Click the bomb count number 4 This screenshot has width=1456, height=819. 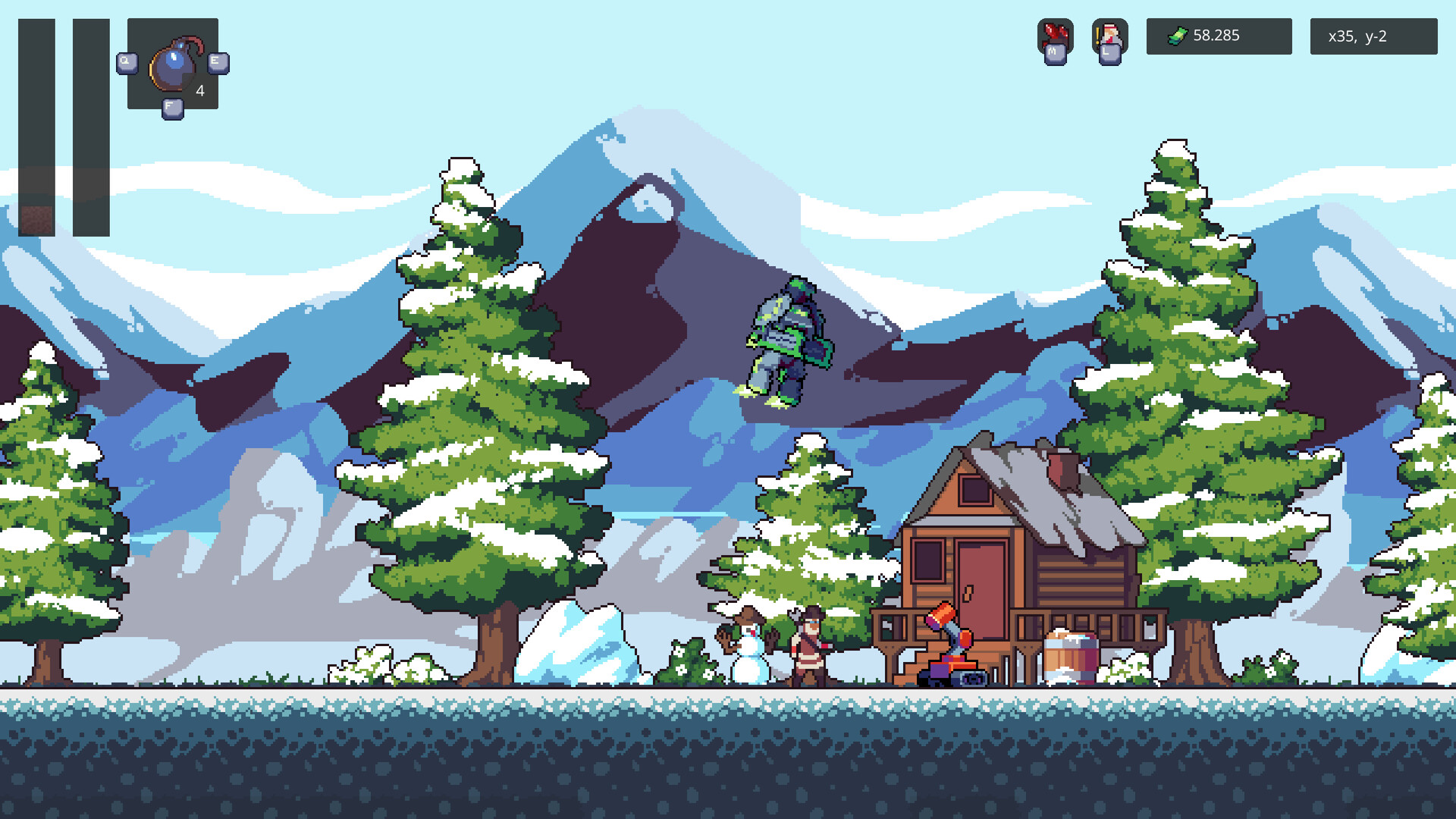click(199, 90)
